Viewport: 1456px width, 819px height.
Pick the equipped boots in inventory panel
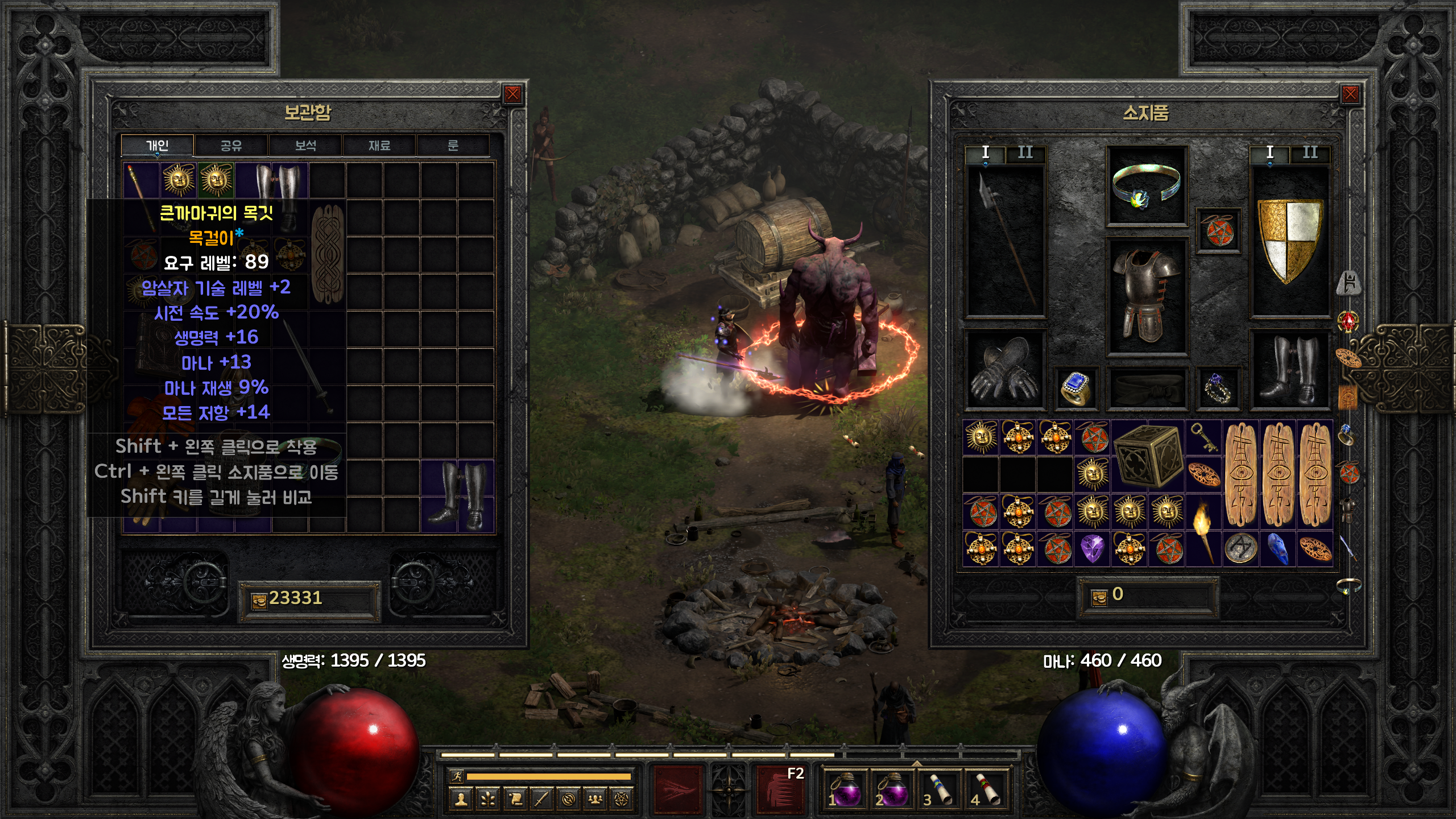click(1290, 370)
